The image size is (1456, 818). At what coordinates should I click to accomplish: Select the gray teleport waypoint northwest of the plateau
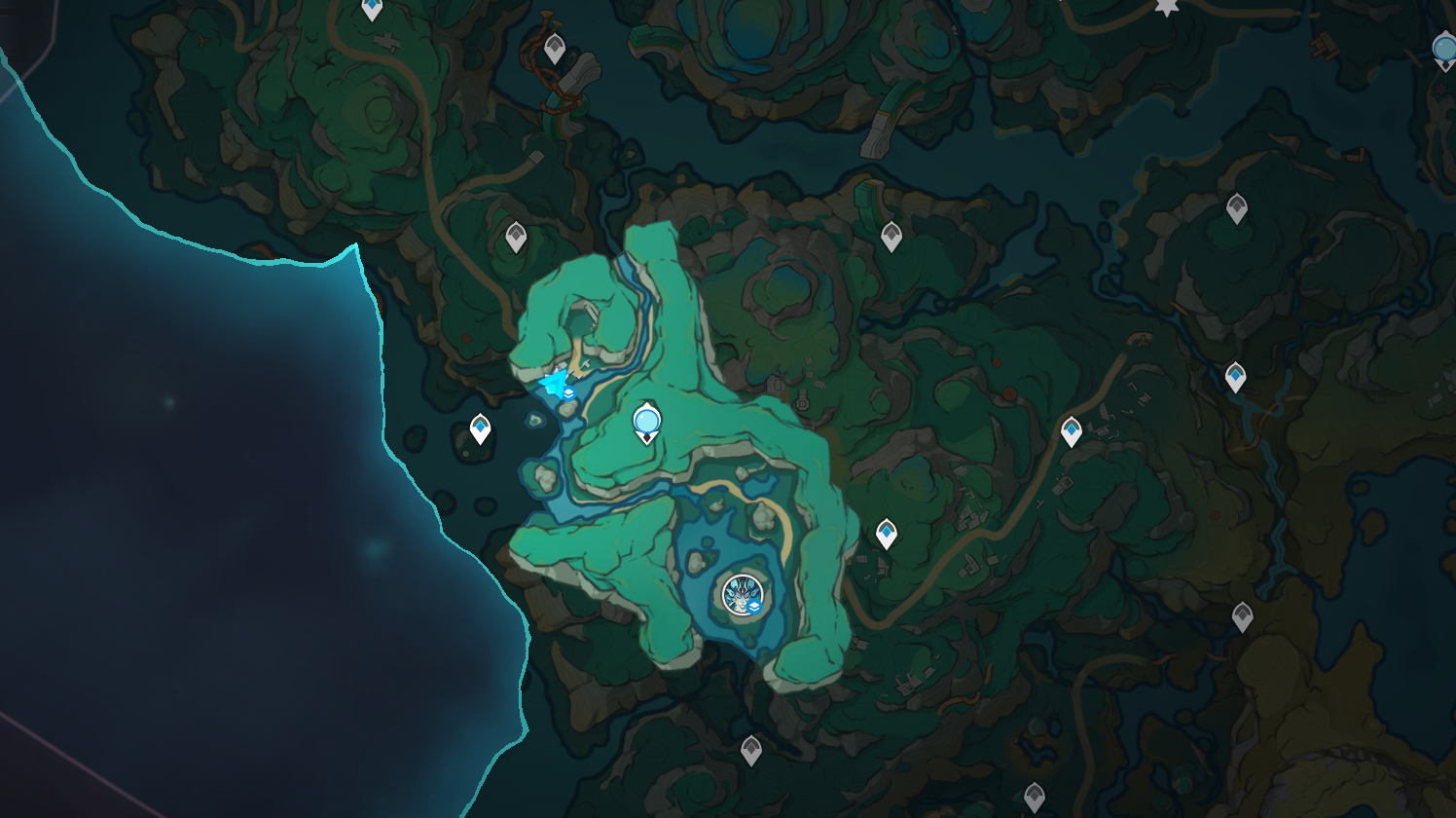click(x=515, y=234)
